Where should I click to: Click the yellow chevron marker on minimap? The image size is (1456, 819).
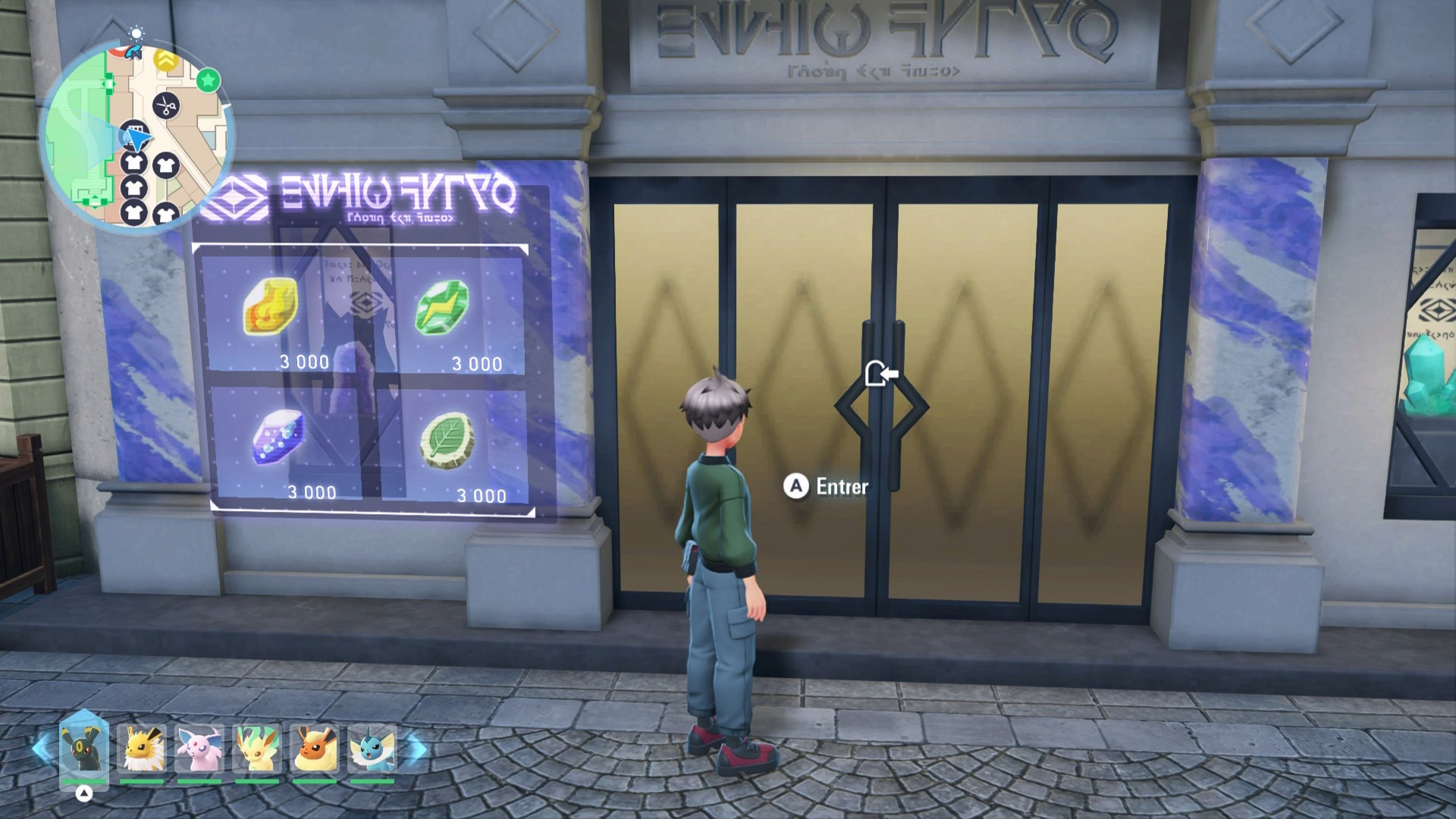pyautogui.click(x=165, y=59)
